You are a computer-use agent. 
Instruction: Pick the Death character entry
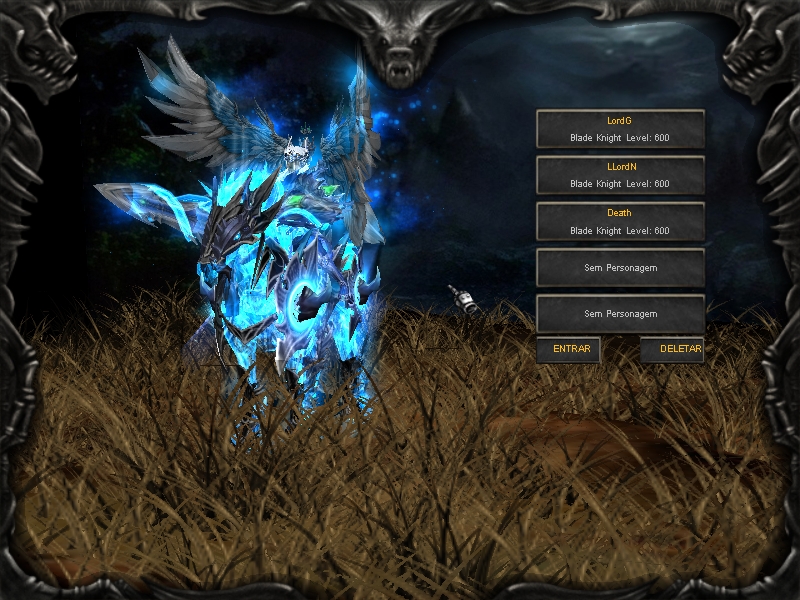[x=620, y=221]
